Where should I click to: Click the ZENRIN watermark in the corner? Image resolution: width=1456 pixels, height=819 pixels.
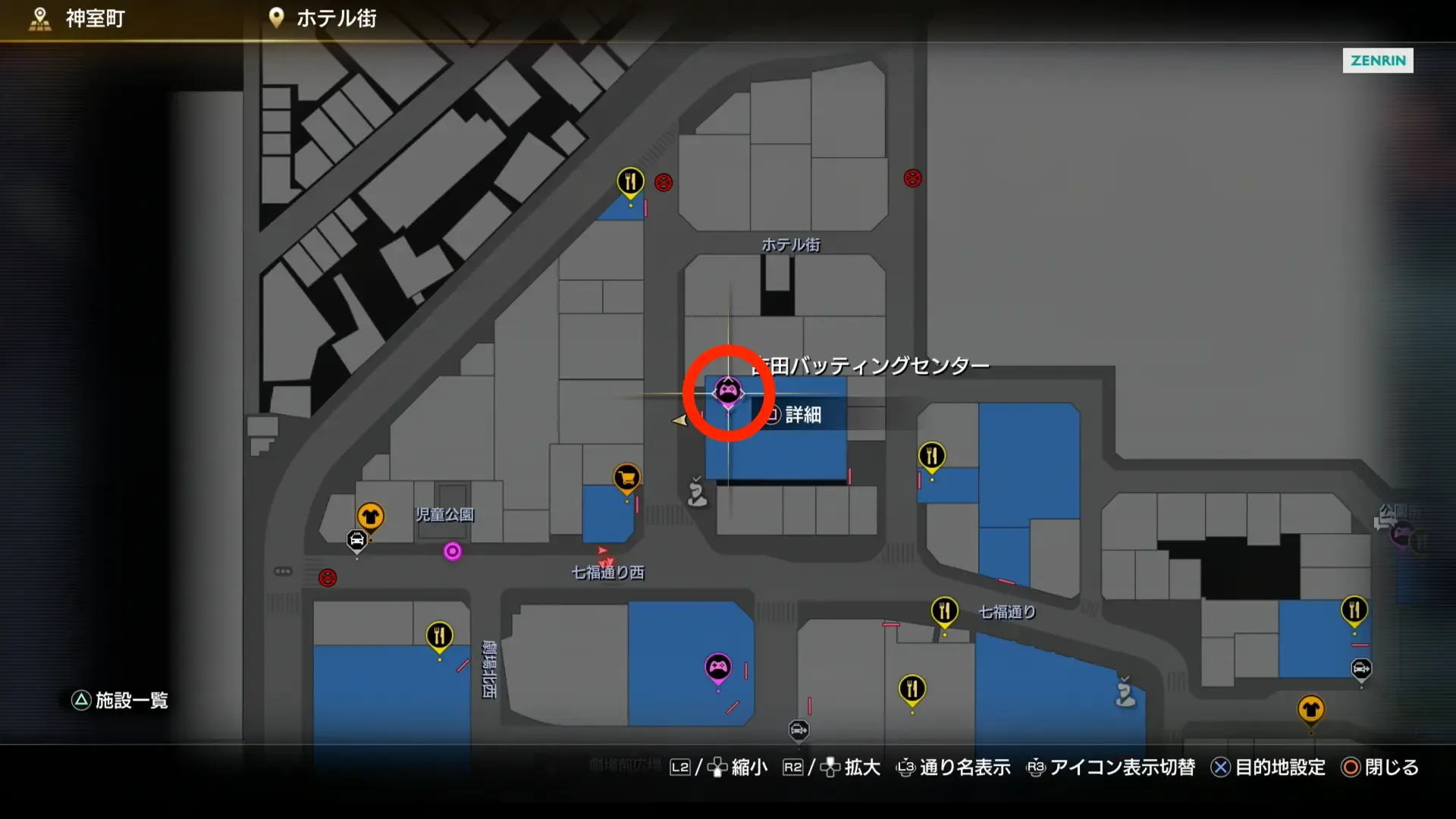point(1378,61)
